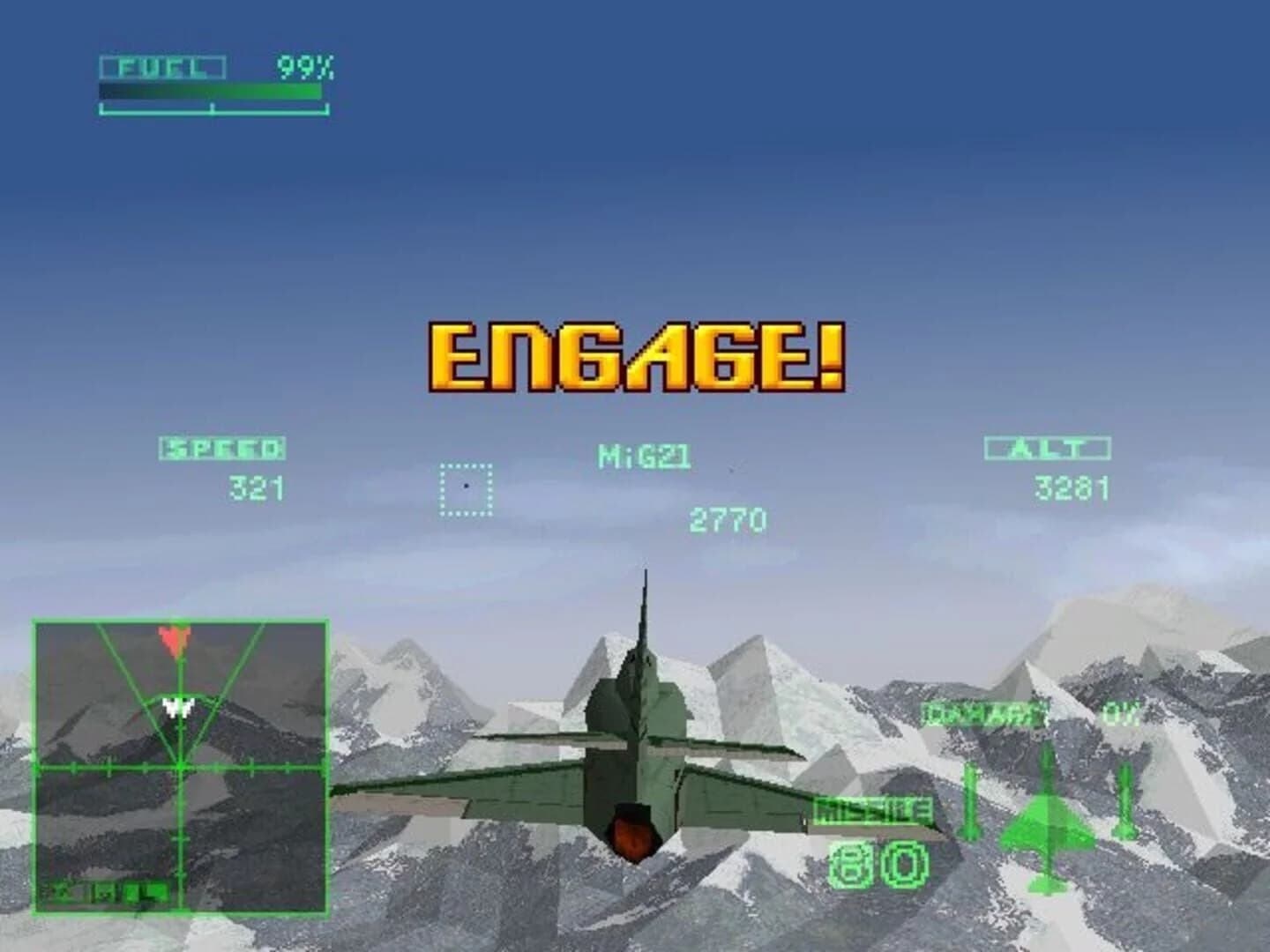Click the green fuel level bar
This screenshot has width=1270, height=952.
(212, 88)
